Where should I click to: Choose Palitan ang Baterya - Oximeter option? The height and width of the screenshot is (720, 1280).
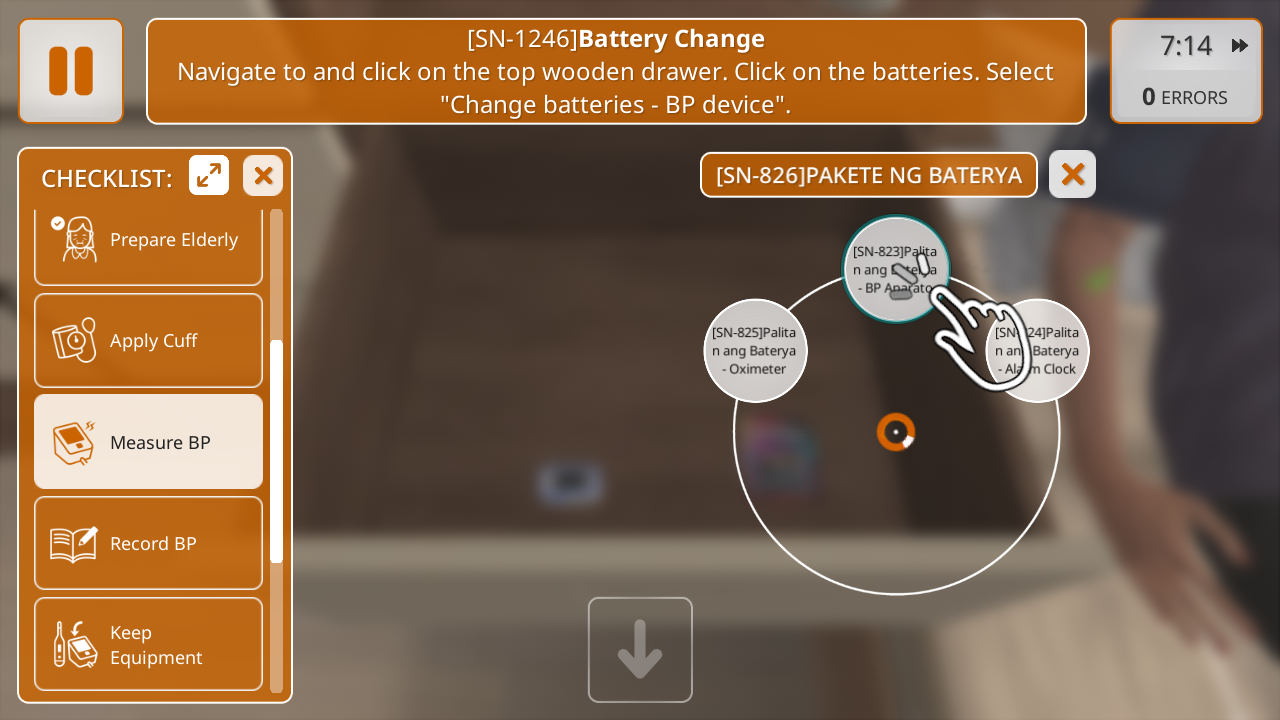[755, 350]
